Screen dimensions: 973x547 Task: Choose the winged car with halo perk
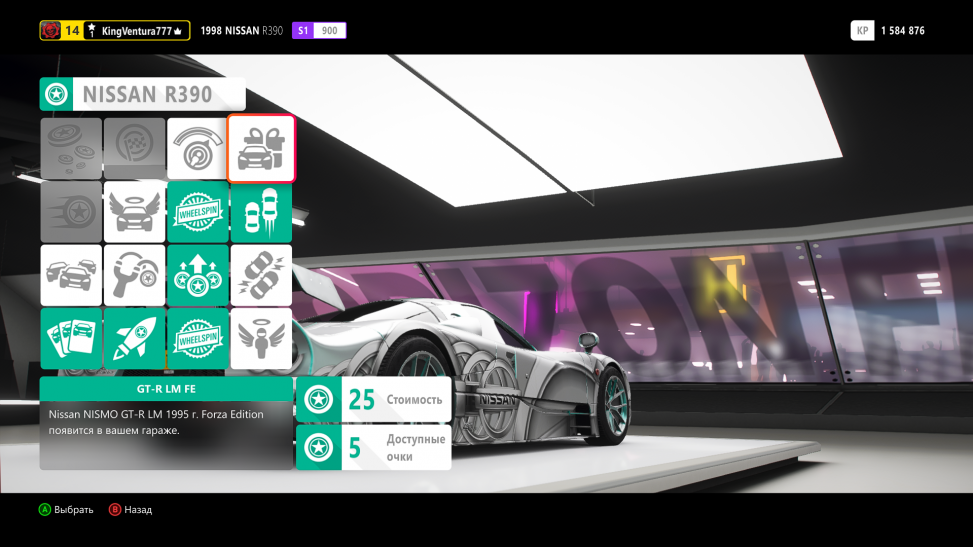[134, 211]
